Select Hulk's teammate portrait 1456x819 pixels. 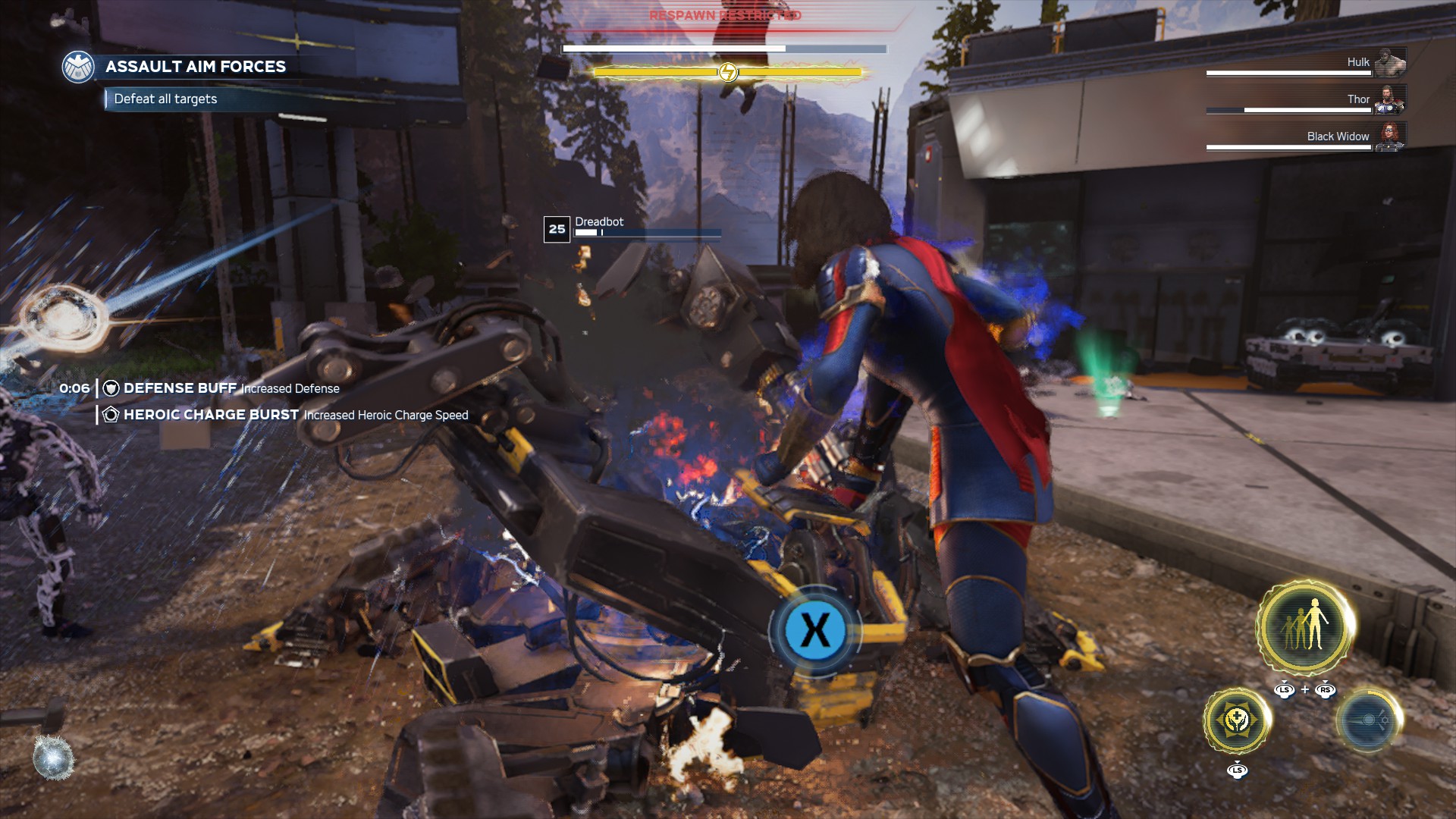1390,62
